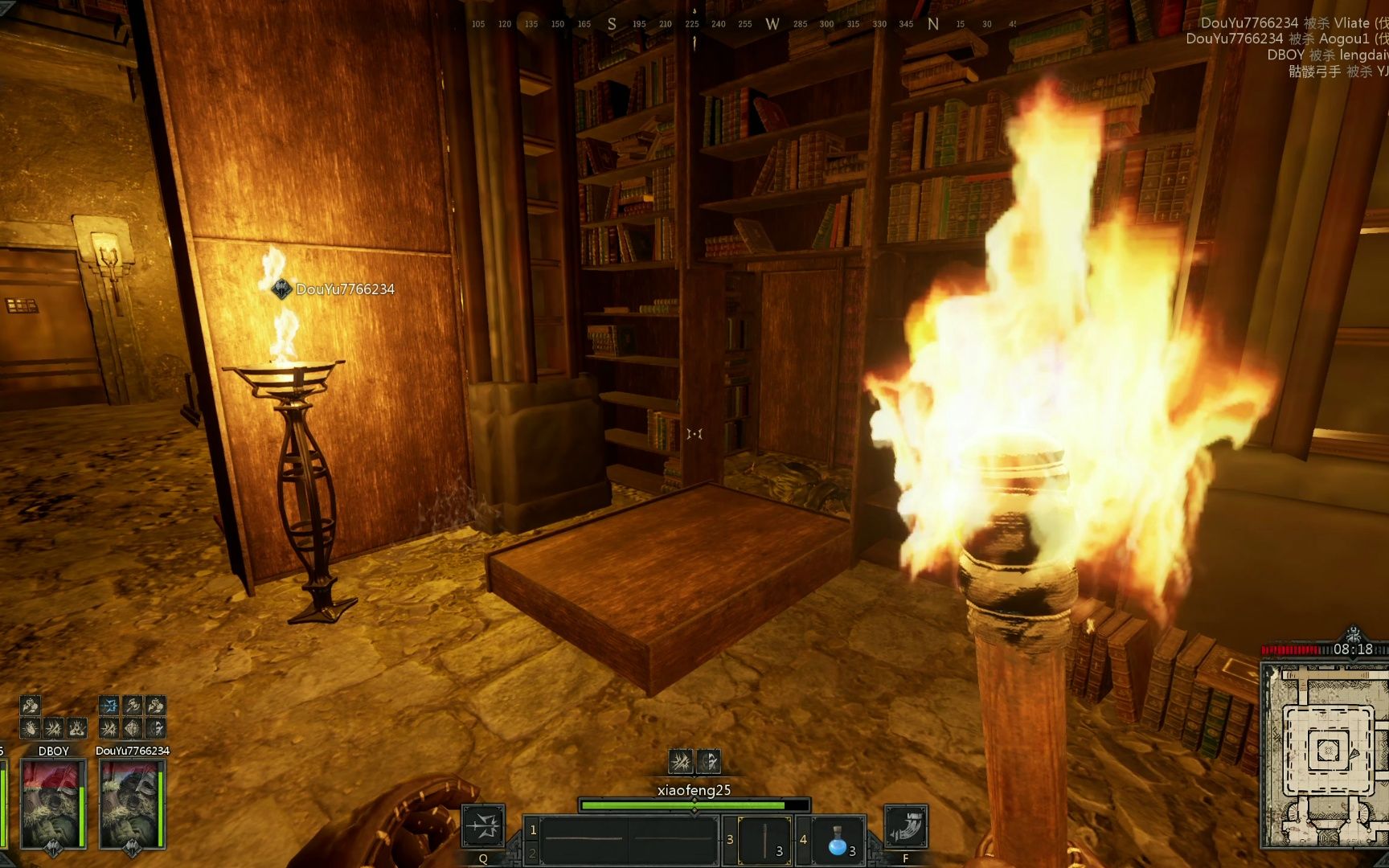Click the half-face buff icon above xiaofeng25

pos(708,761)
